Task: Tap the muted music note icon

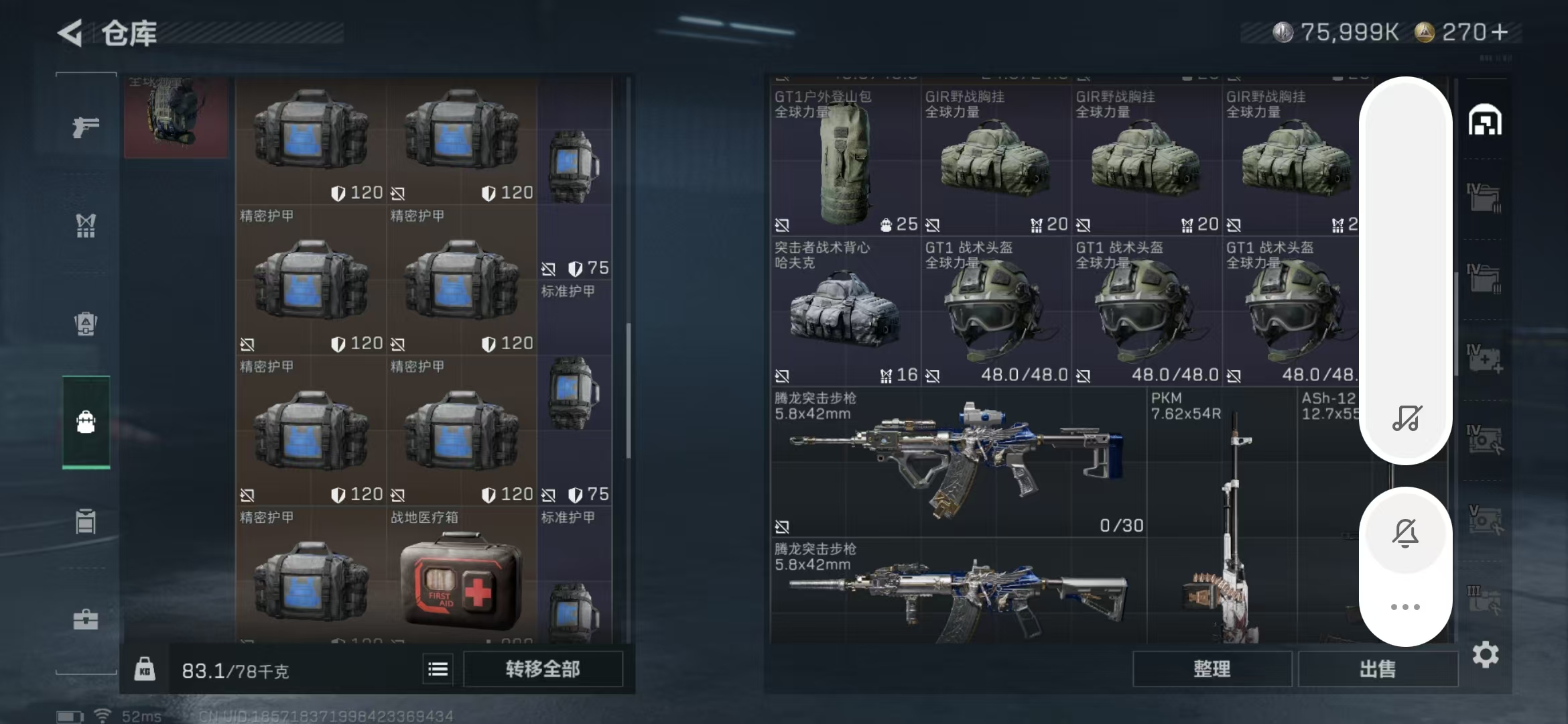Action: point(1405,419)
